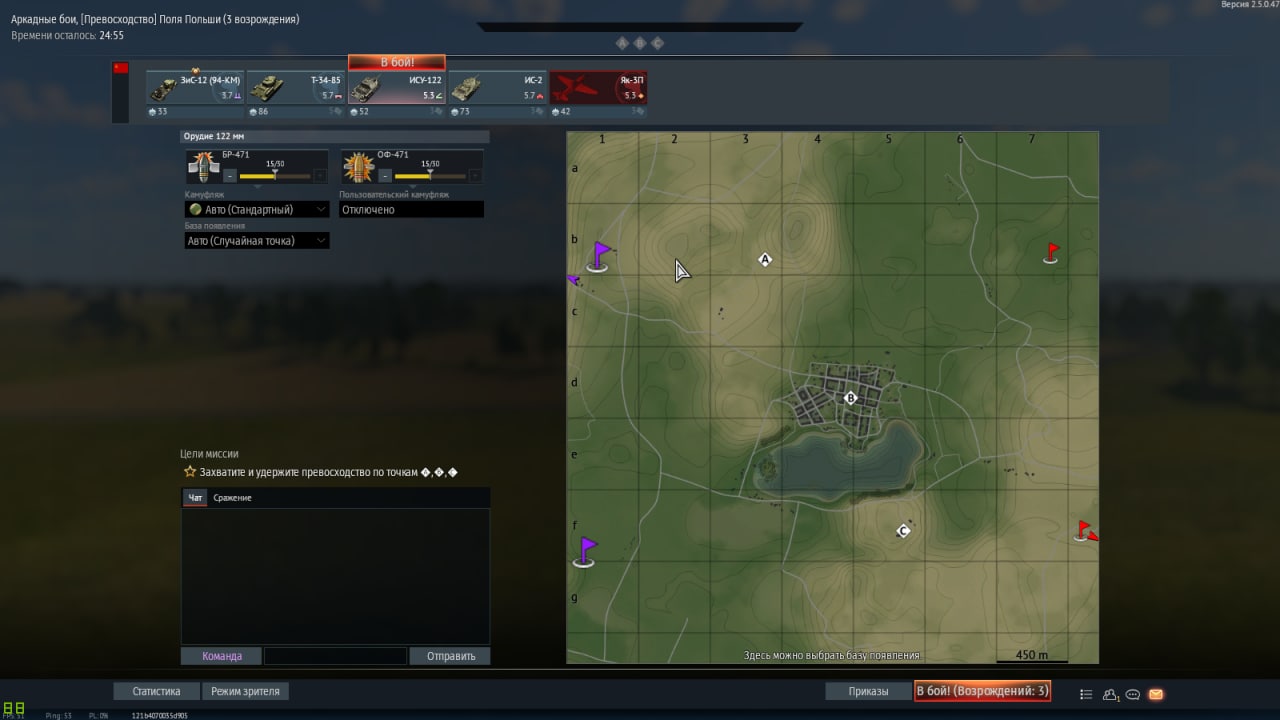Open the База появления spawn dropdown
This screenshot has width=1280, height=720.
click(257, 241)
